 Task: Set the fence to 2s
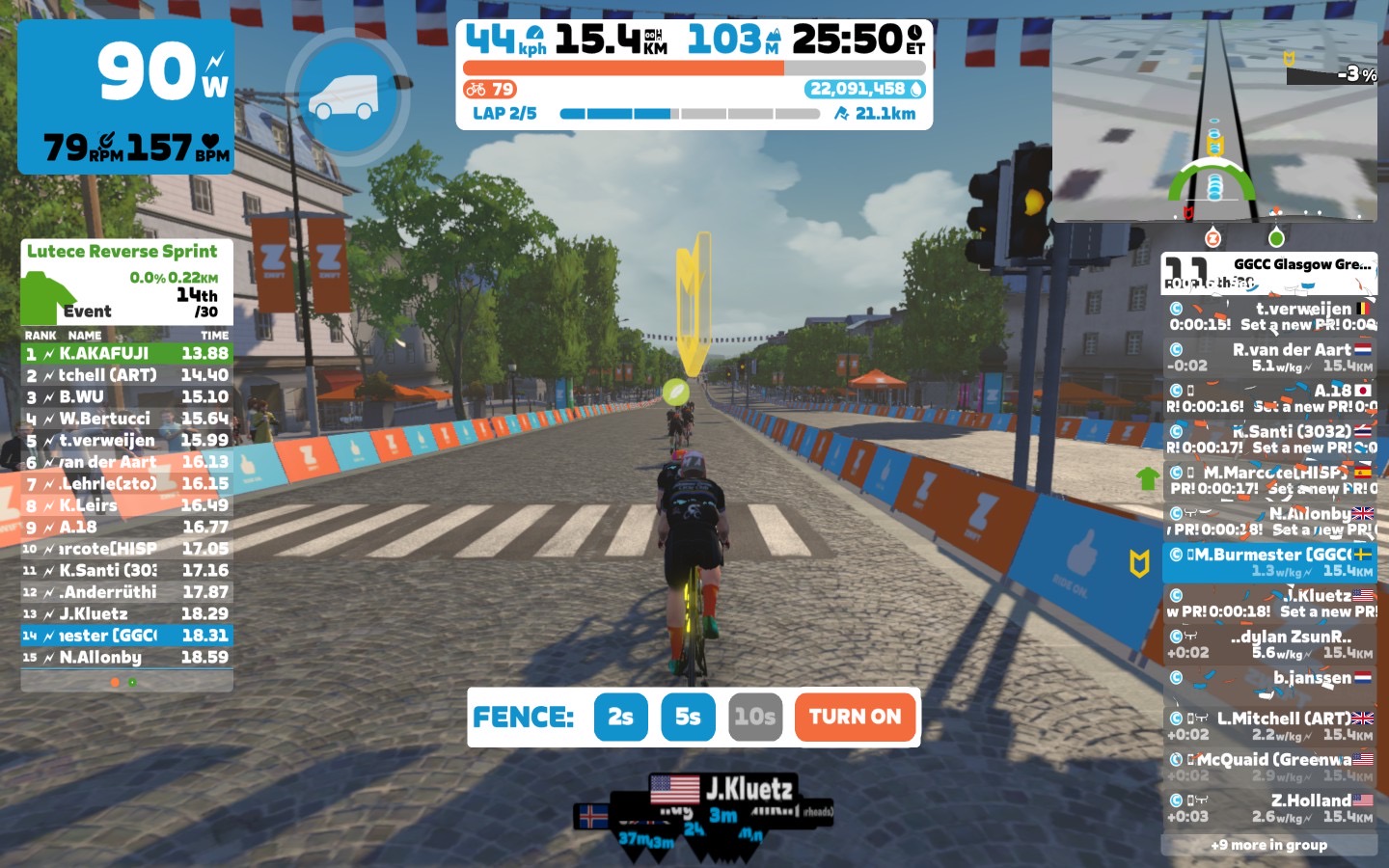pos(620,717)
